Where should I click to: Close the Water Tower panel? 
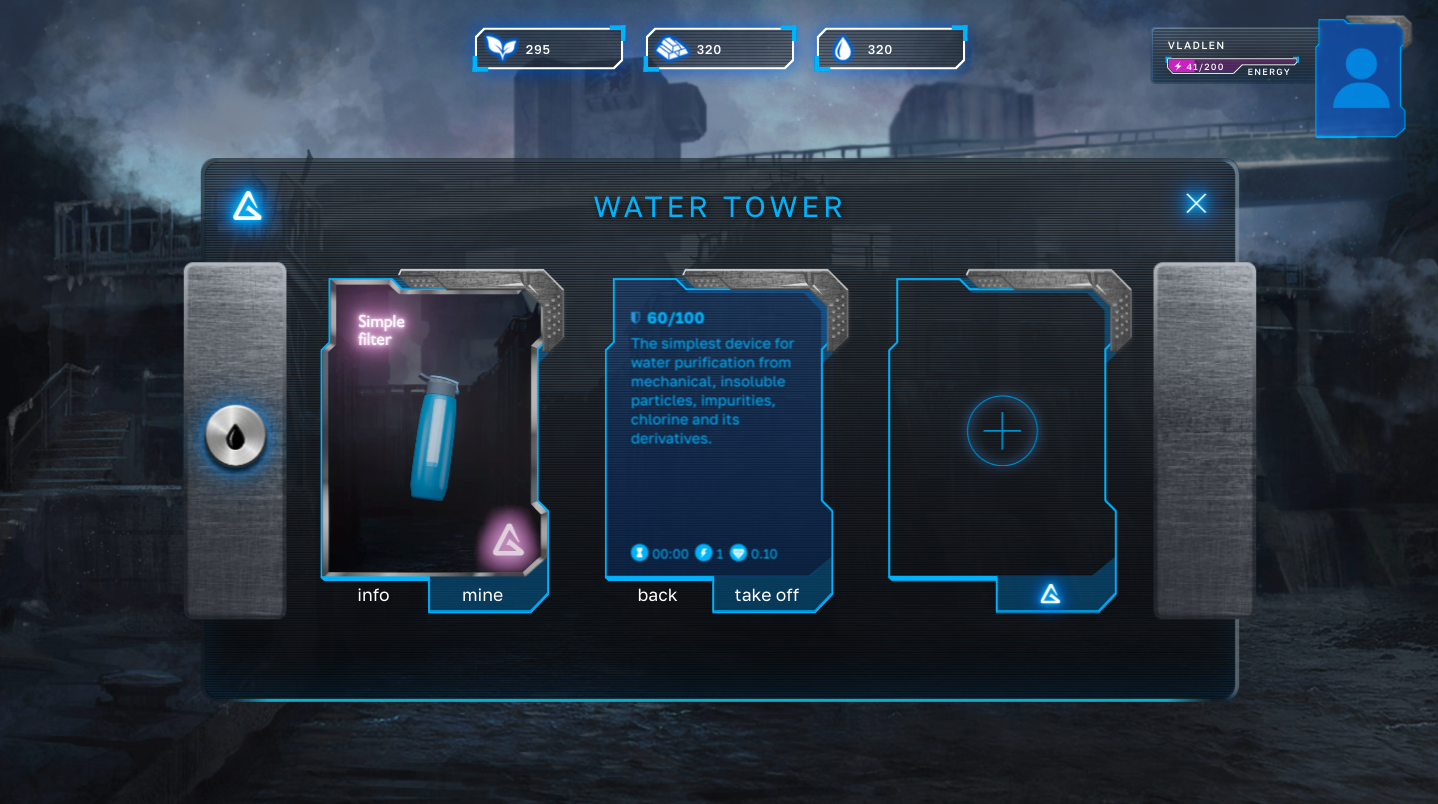coord(1196,204)
